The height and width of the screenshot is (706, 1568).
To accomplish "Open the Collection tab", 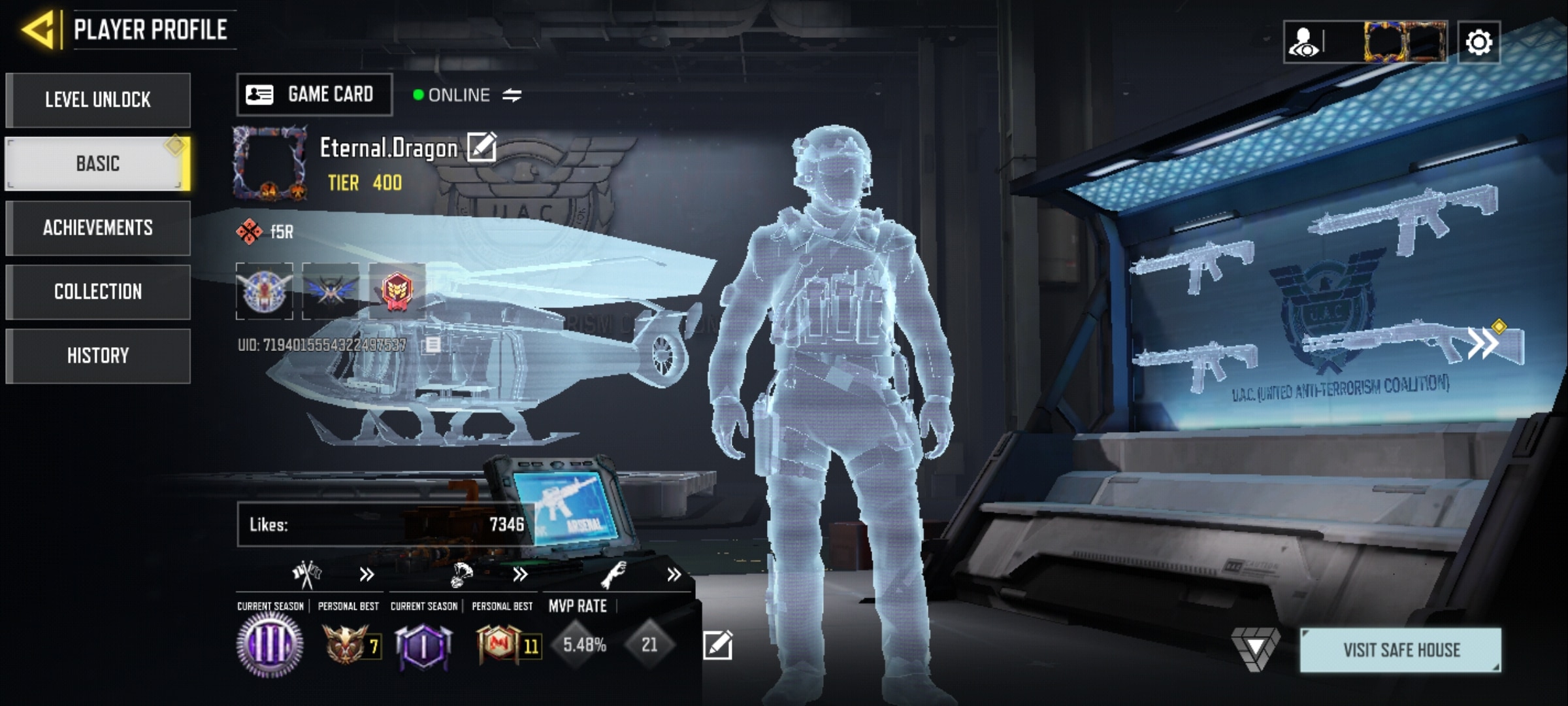I will (x=98, y=292).
